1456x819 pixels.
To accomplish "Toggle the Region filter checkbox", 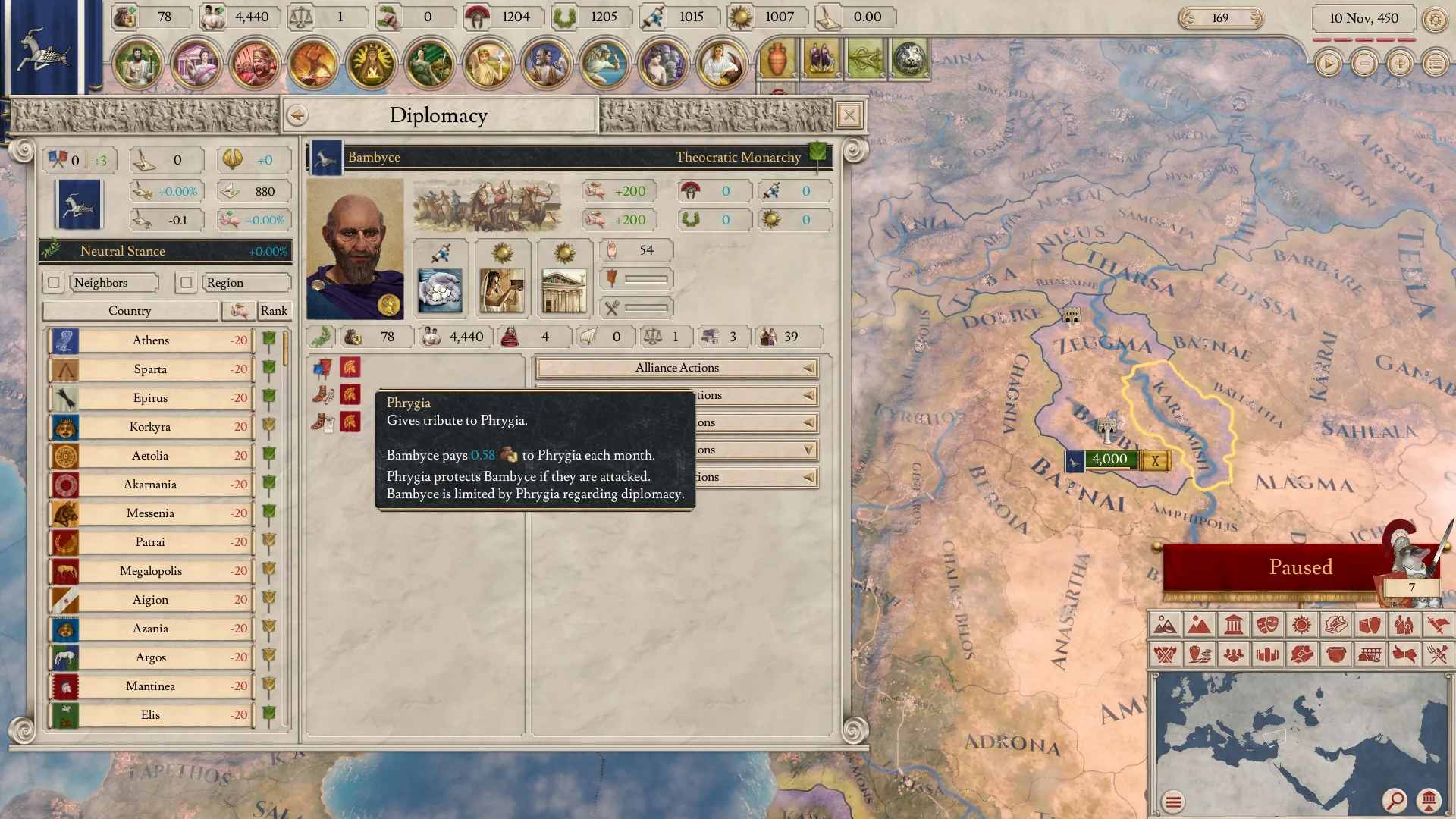I will tap(186, 283).
